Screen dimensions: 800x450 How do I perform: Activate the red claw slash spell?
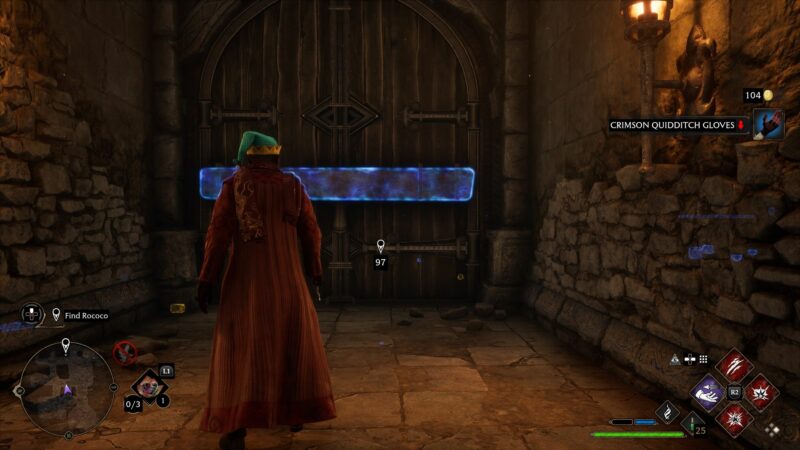tap(733, 366)
